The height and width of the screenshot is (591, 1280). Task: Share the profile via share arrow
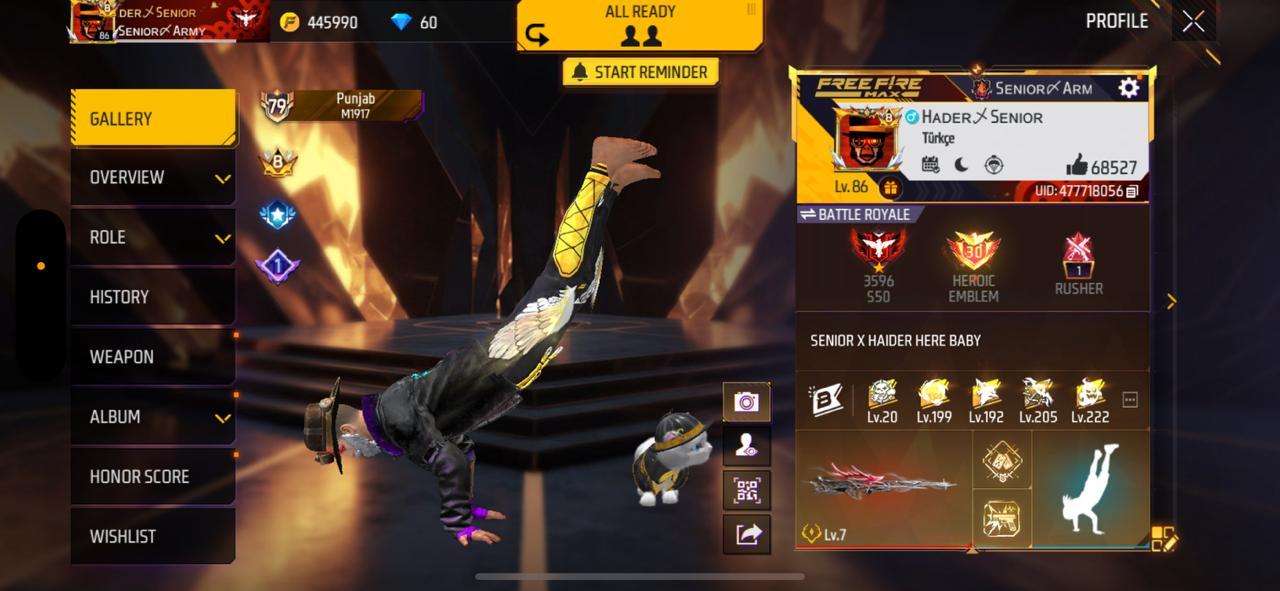(x=746, y=534)
